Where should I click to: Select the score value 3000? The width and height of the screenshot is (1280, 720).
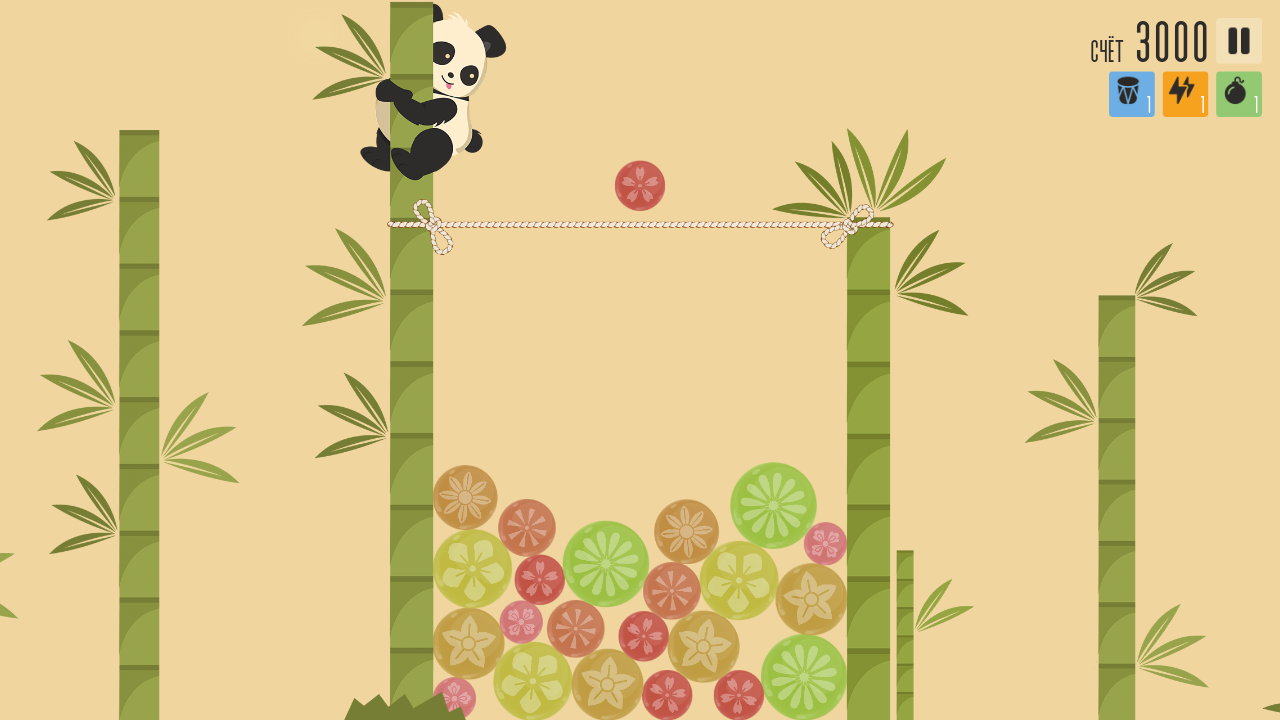coord(1170,41)
